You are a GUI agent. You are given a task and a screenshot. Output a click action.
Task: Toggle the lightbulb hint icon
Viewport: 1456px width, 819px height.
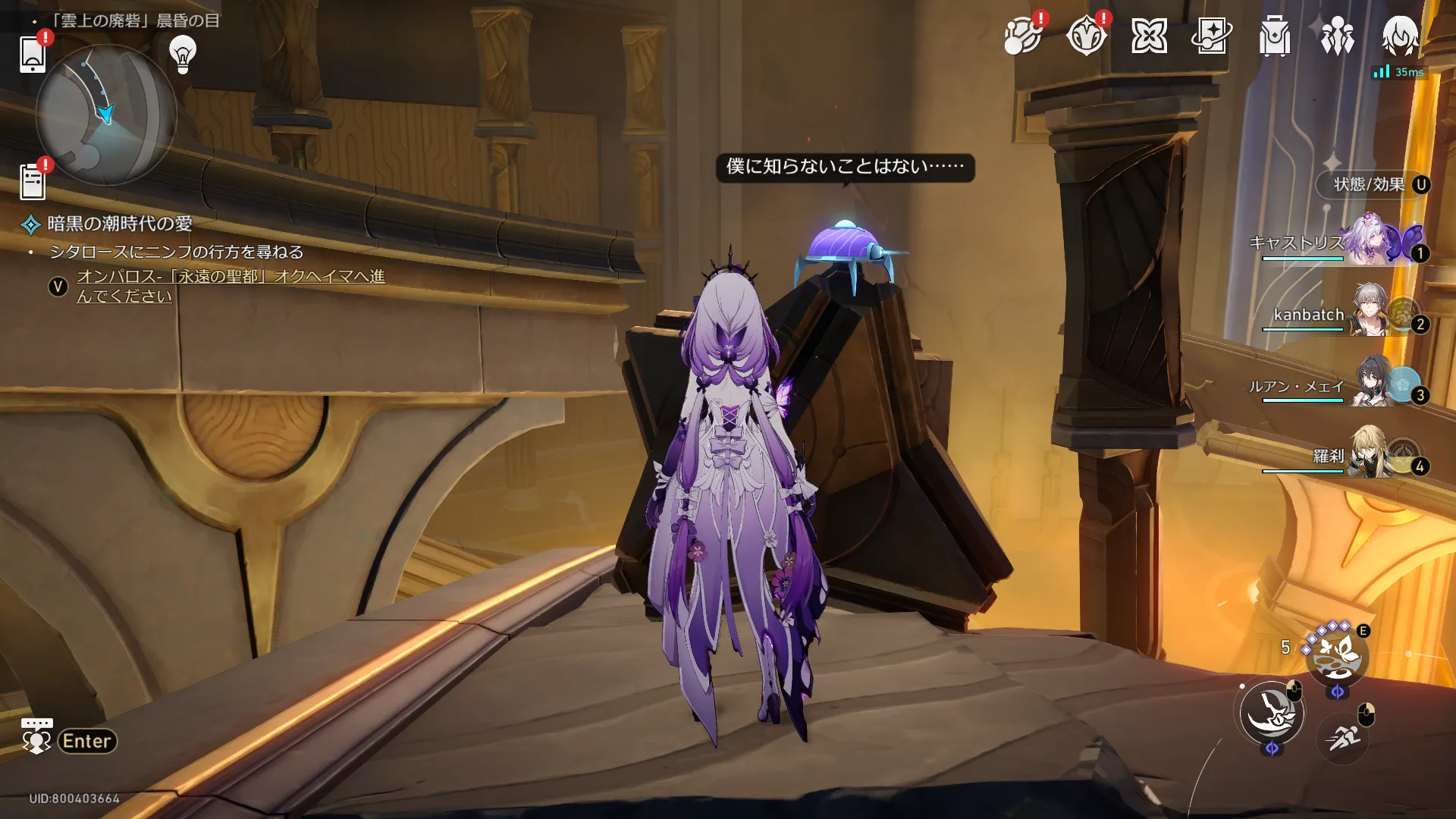(183, 54)
